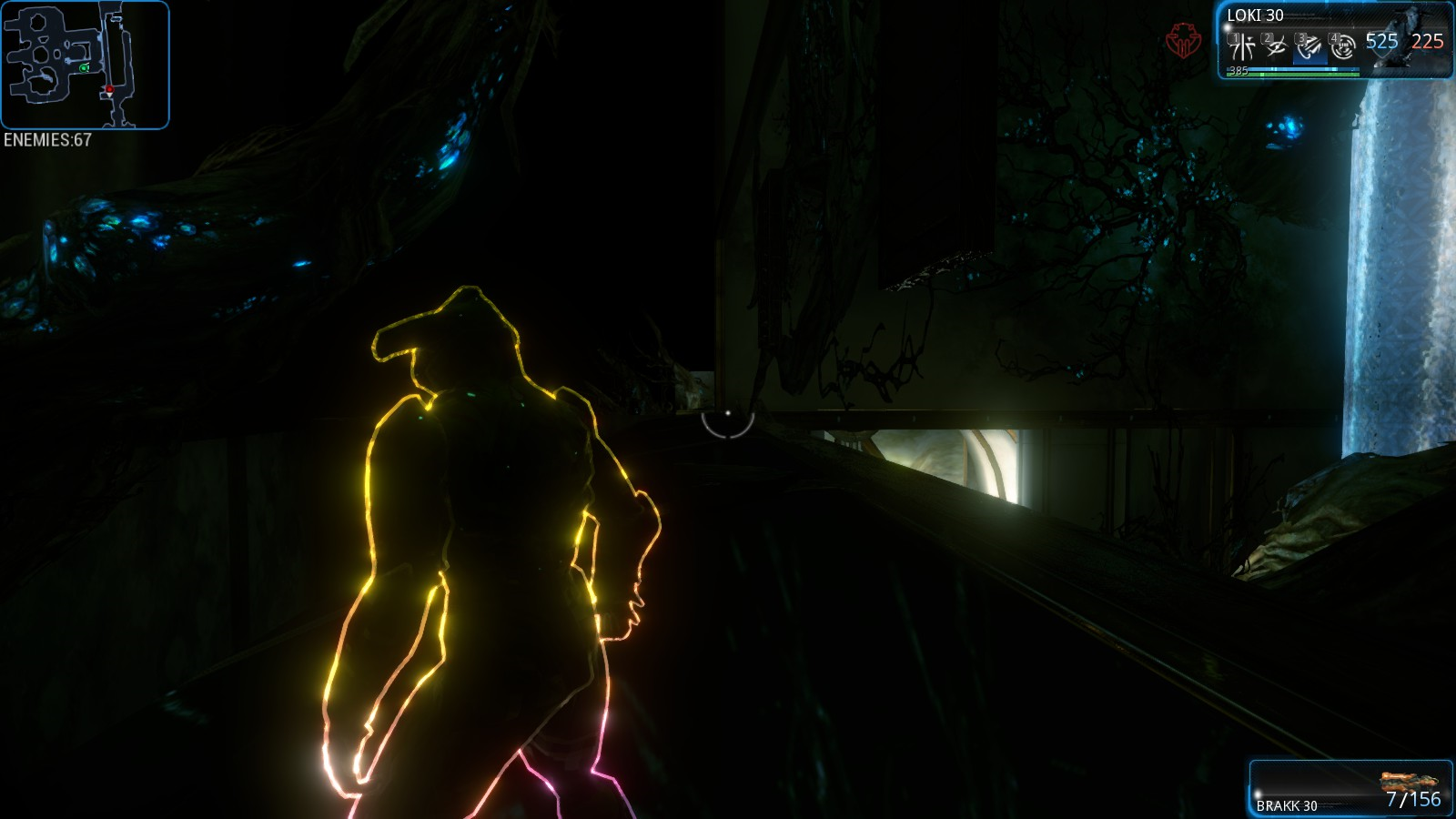Image resolution: width=1456 pixels, height=819 pixels.
Task: Toggle the highlighted Switch Teleport ability in slot 3
Action: coord(1309,45)
